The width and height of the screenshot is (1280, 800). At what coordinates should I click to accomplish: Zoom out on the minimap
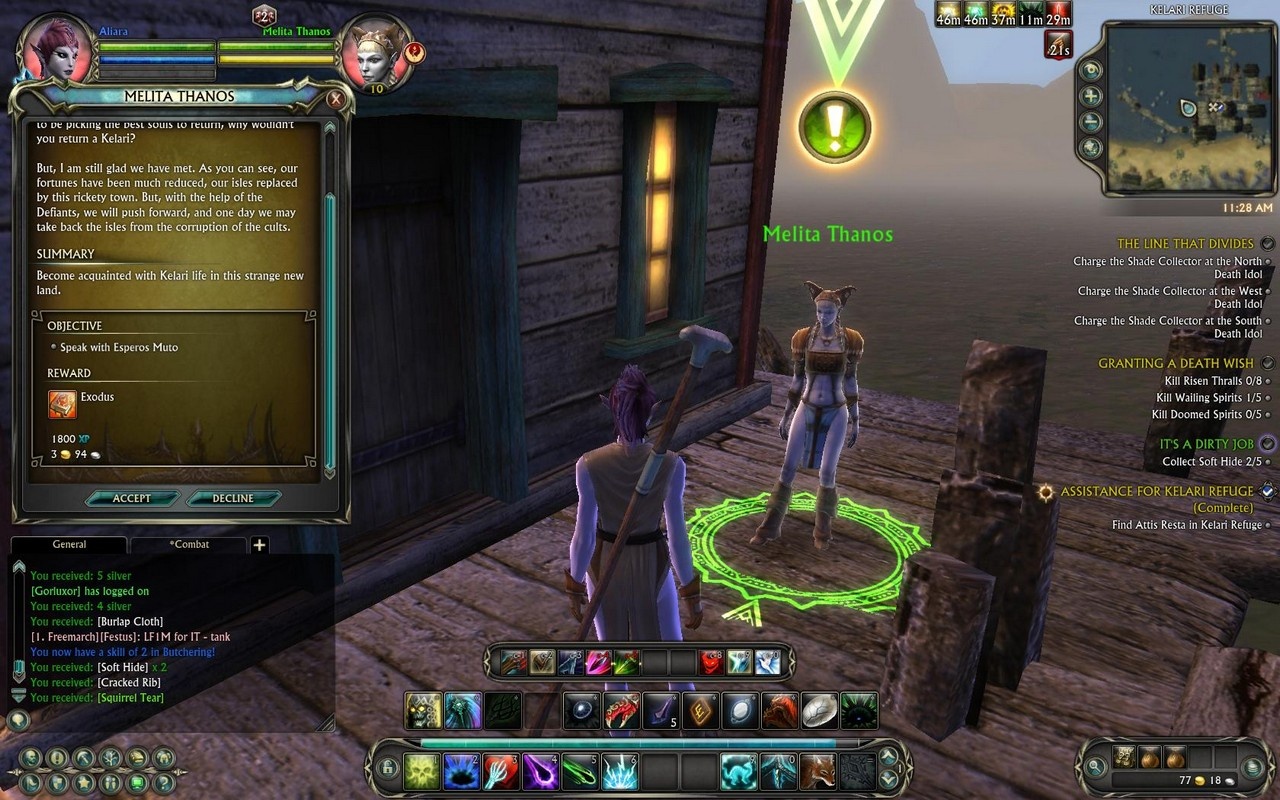(x=1091, y=122)
